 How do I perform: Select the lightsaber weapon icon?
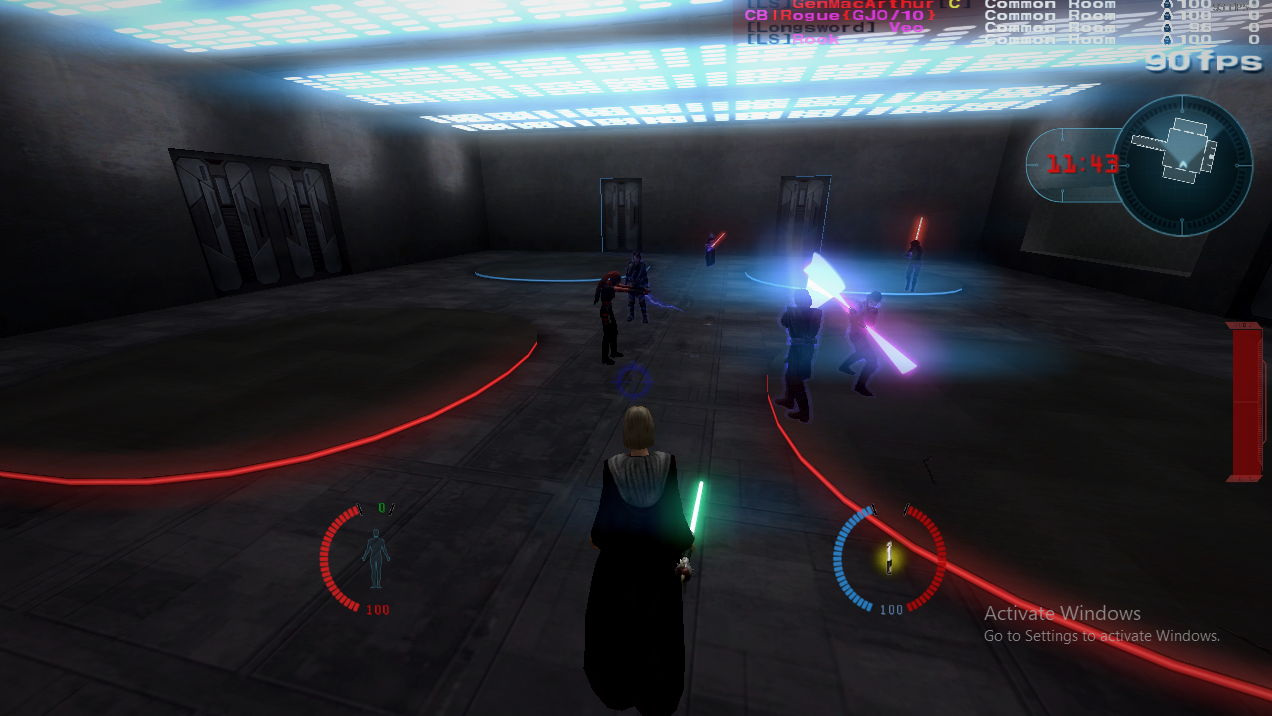[888, 557]
